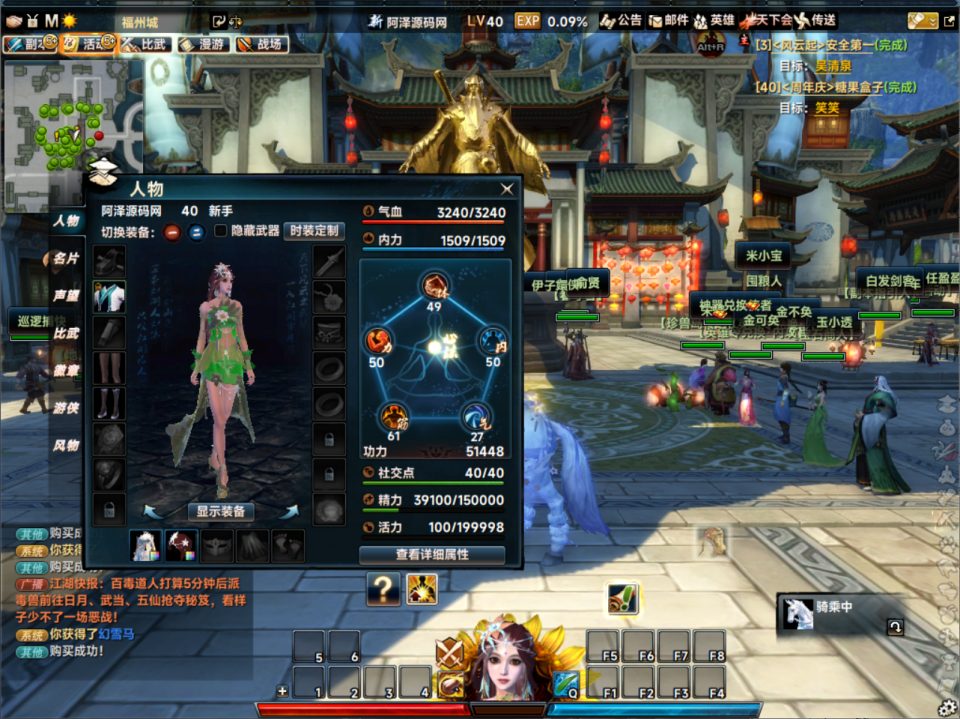Open the 英雄 hero menu
This screenshot has height=719, width=960.
pos(714,20)
